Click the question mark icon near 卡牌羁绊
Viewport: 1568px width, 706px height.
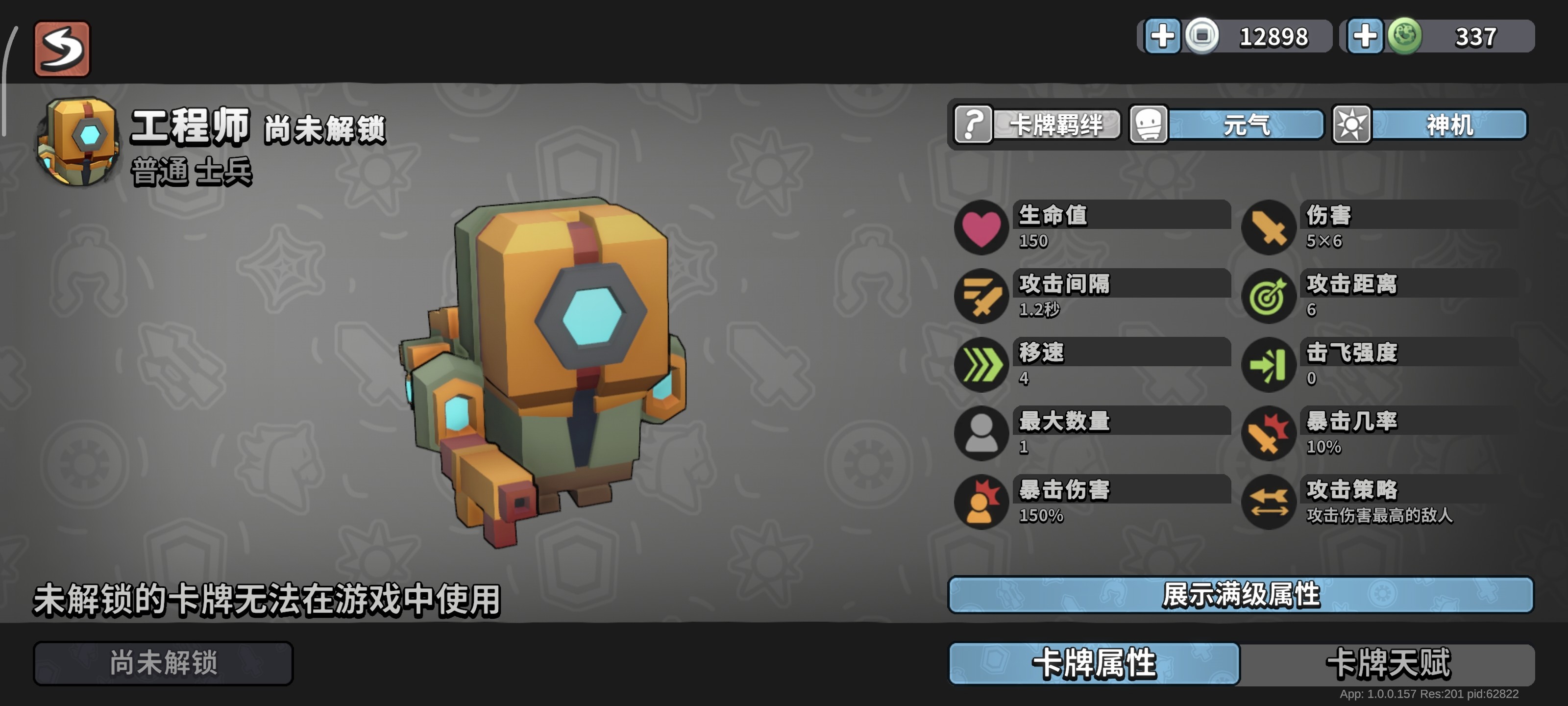pos(972,125)
